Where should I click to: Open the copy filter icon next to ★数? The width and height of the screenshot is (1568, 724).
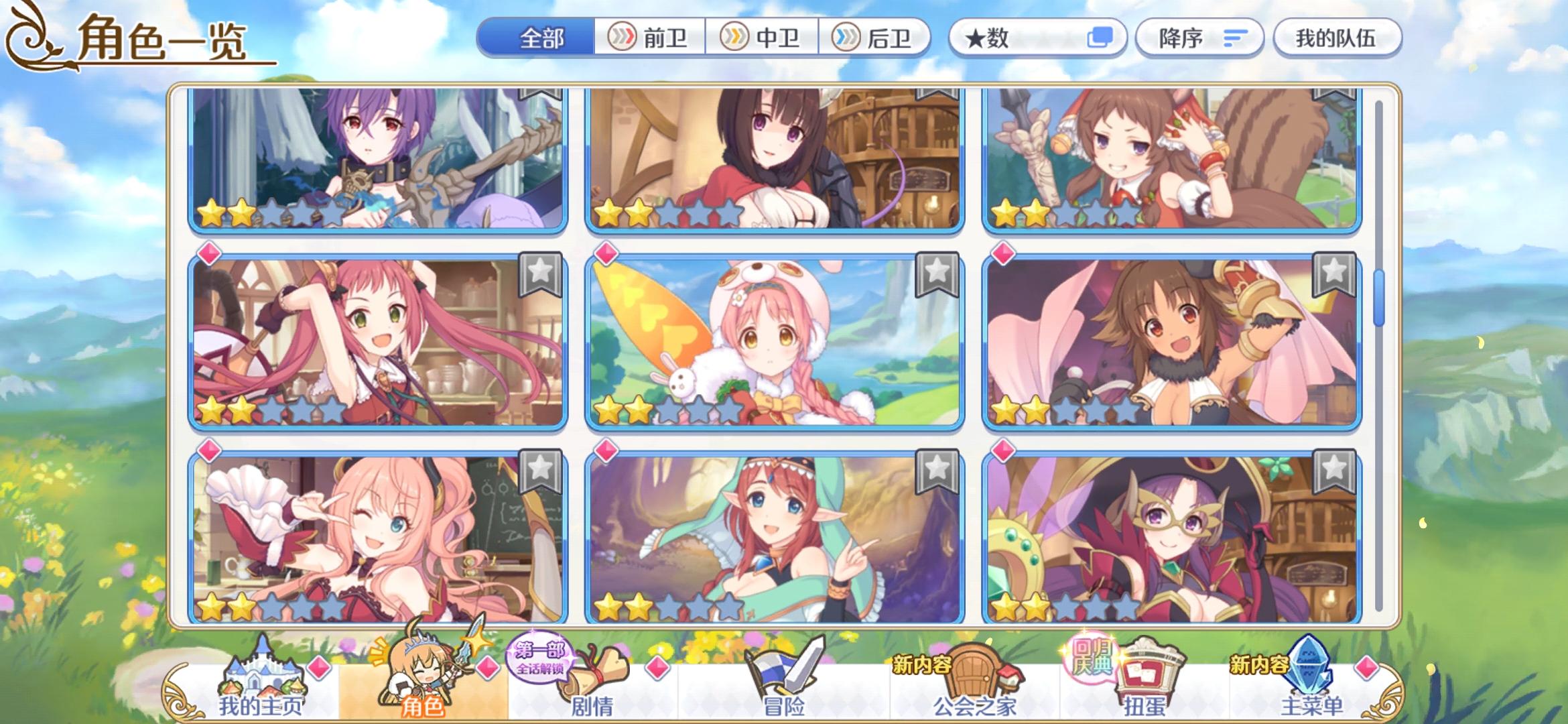pyautogui.click(x=1102, y=38)
